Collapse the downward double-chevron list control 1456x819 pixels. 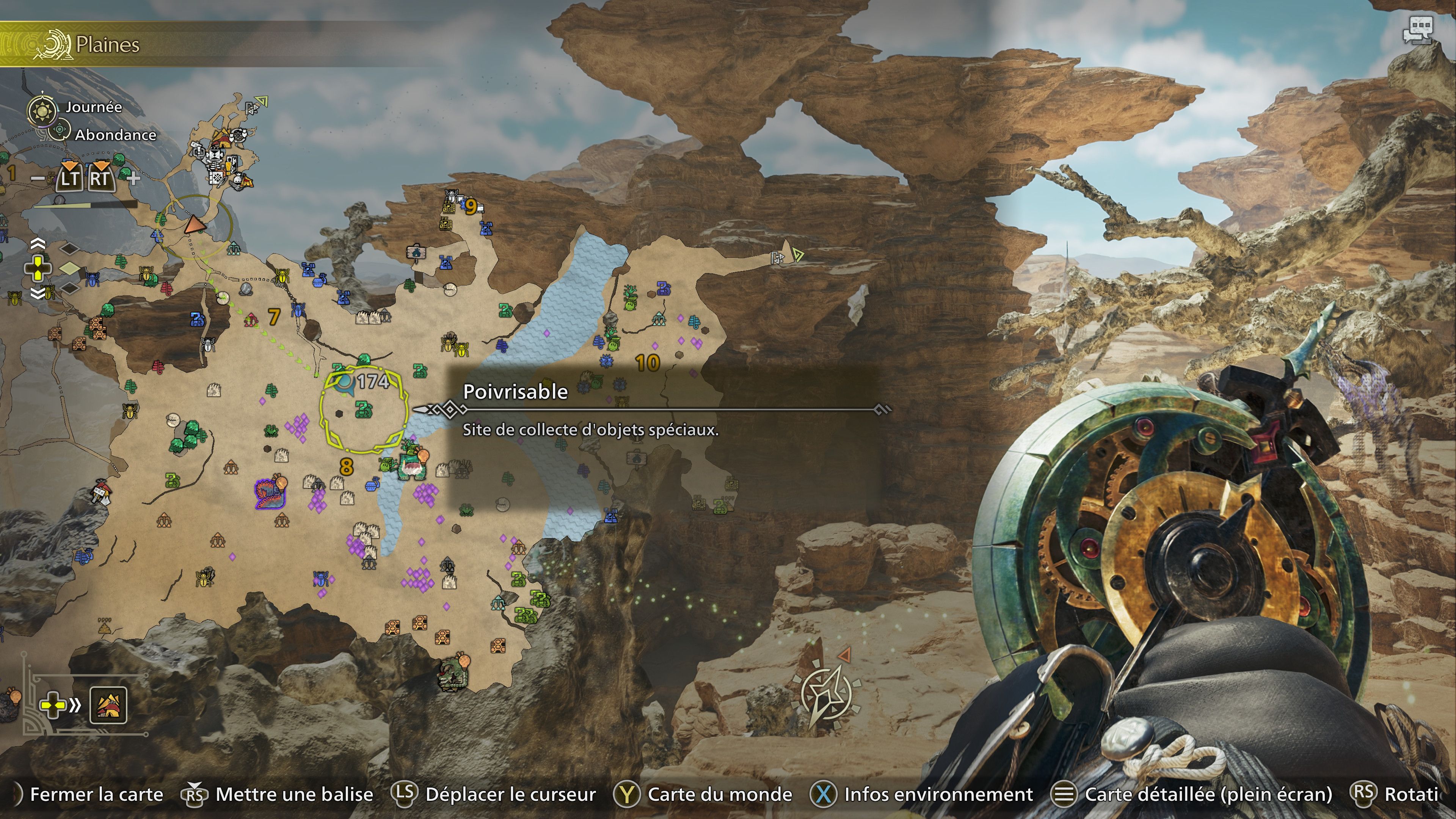click(x=38, y=293)
